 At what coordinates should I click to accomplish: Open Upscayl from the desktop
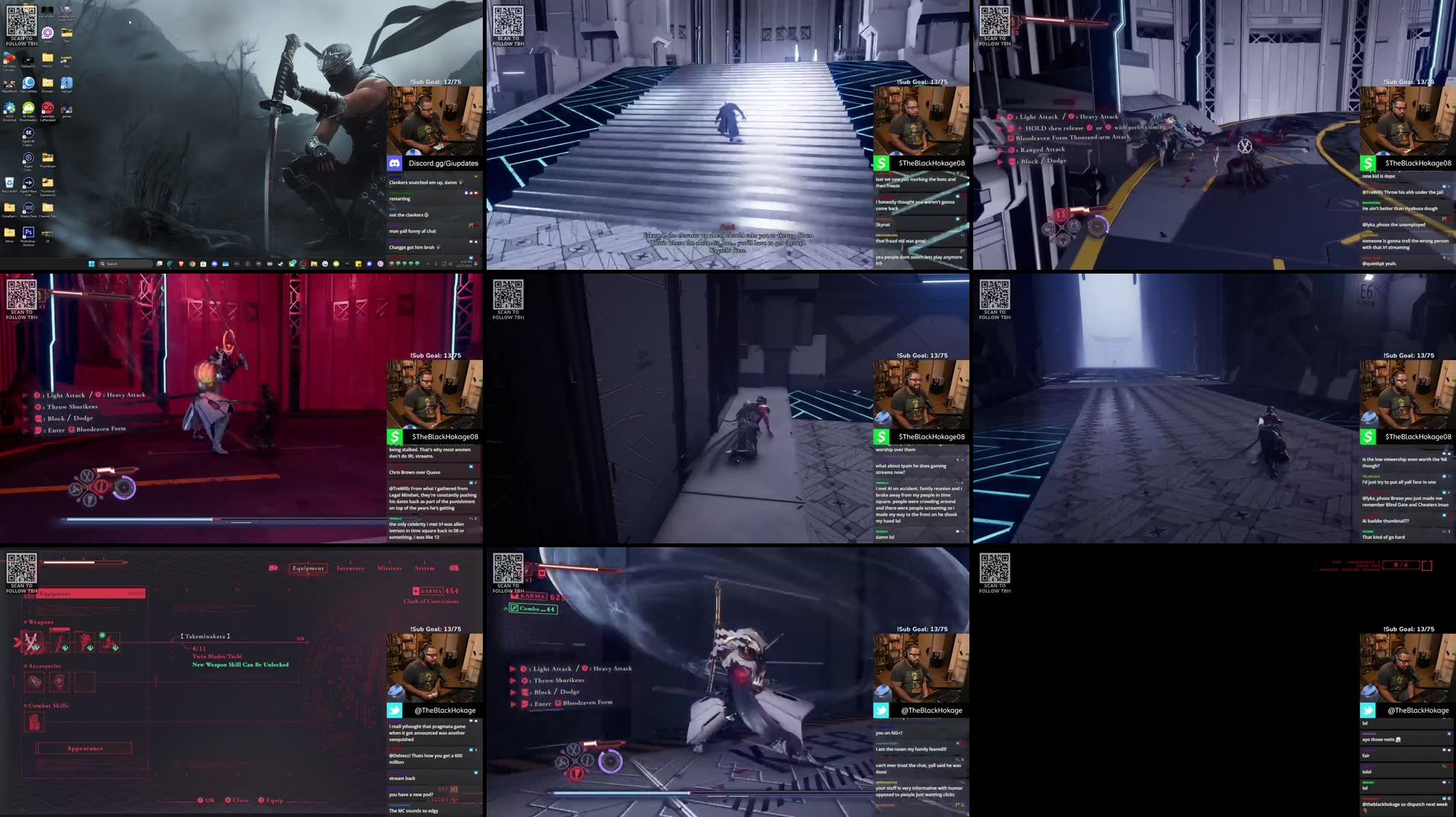[x=67, y=84]
